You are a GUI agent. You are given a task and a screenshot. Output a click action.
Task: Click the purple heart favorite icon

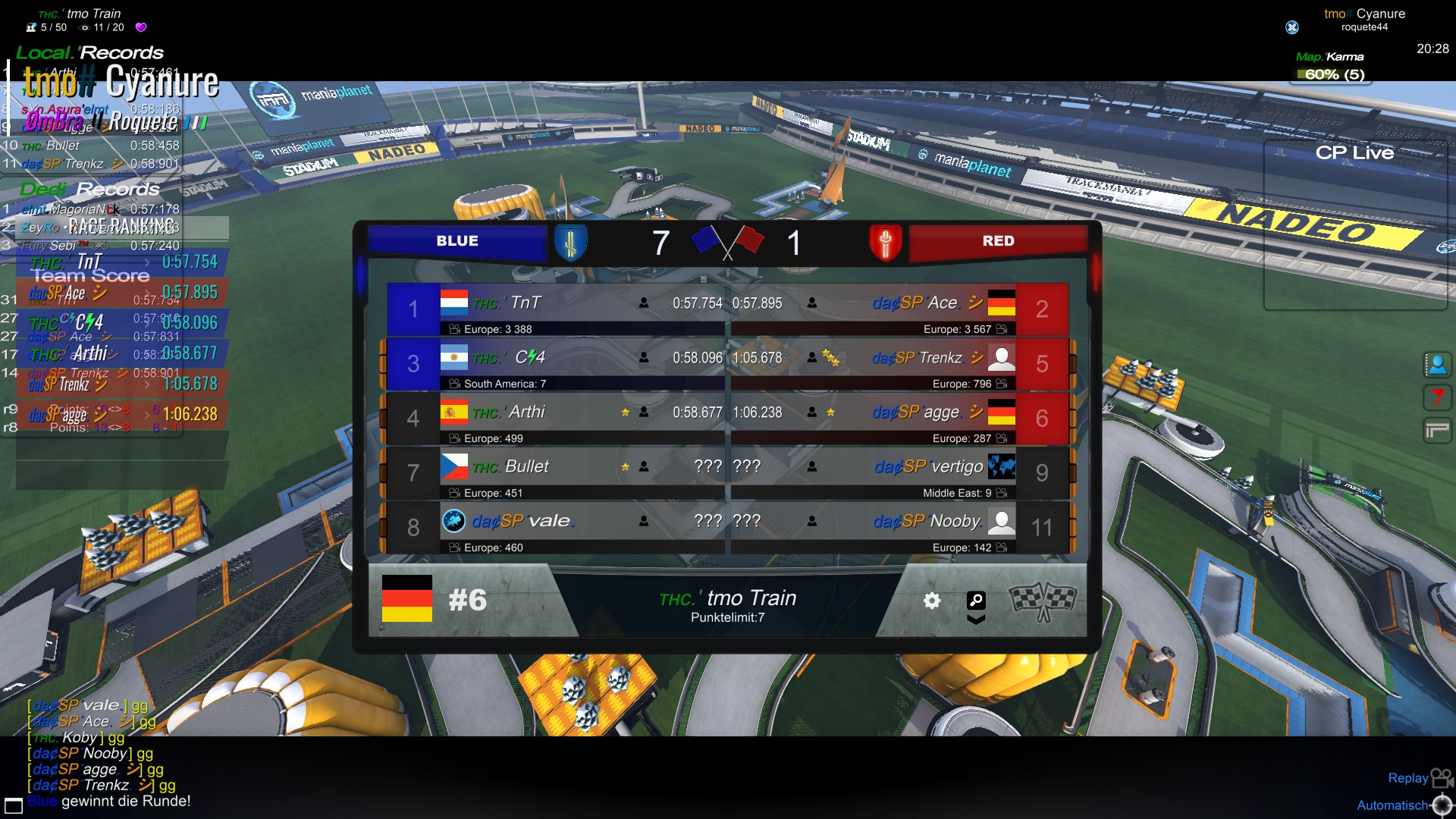click(141, 27)
